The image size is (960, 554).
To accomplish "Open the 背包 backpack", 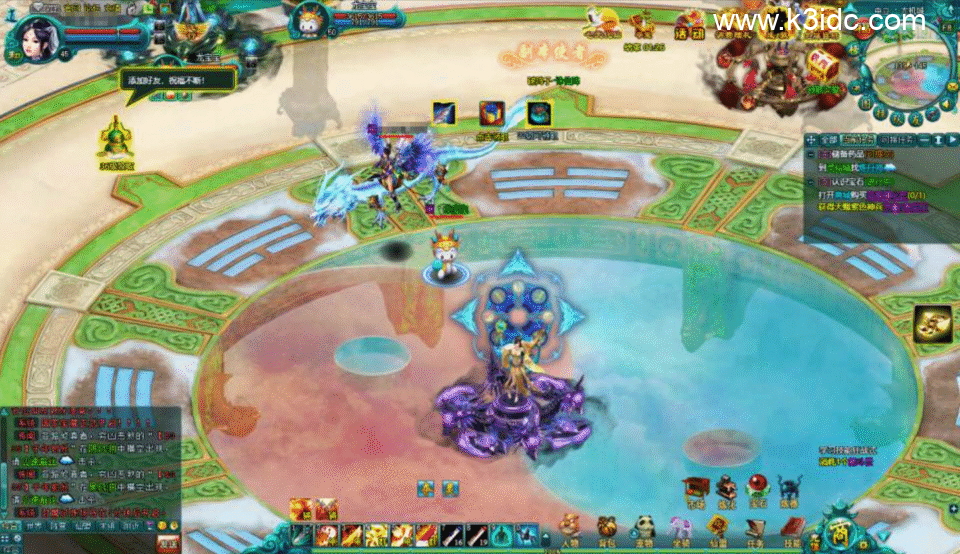I will click(607, 528).
